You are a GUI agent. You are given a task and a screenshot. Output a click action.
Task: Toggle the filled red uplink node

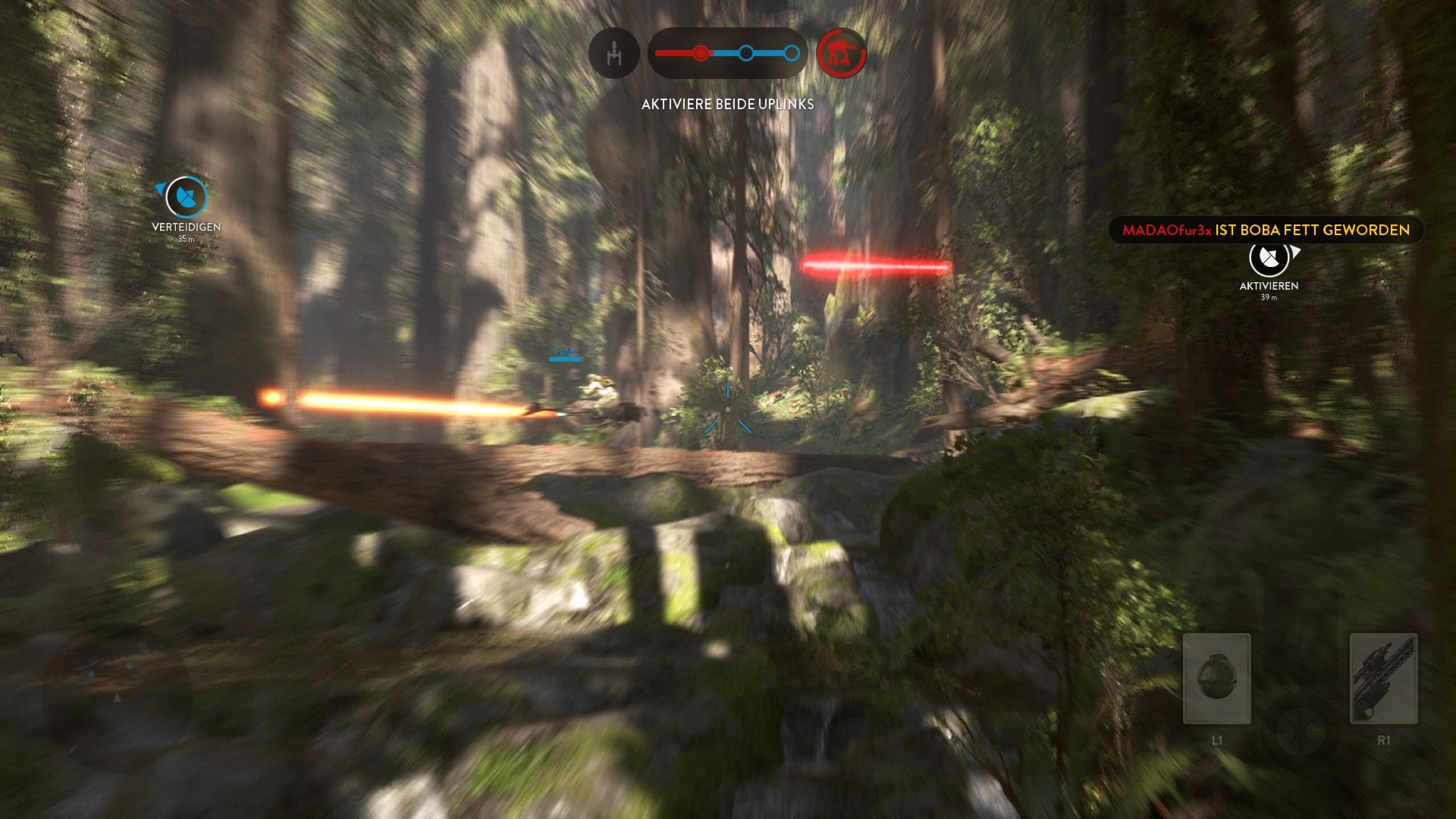(x=701, y=53)
